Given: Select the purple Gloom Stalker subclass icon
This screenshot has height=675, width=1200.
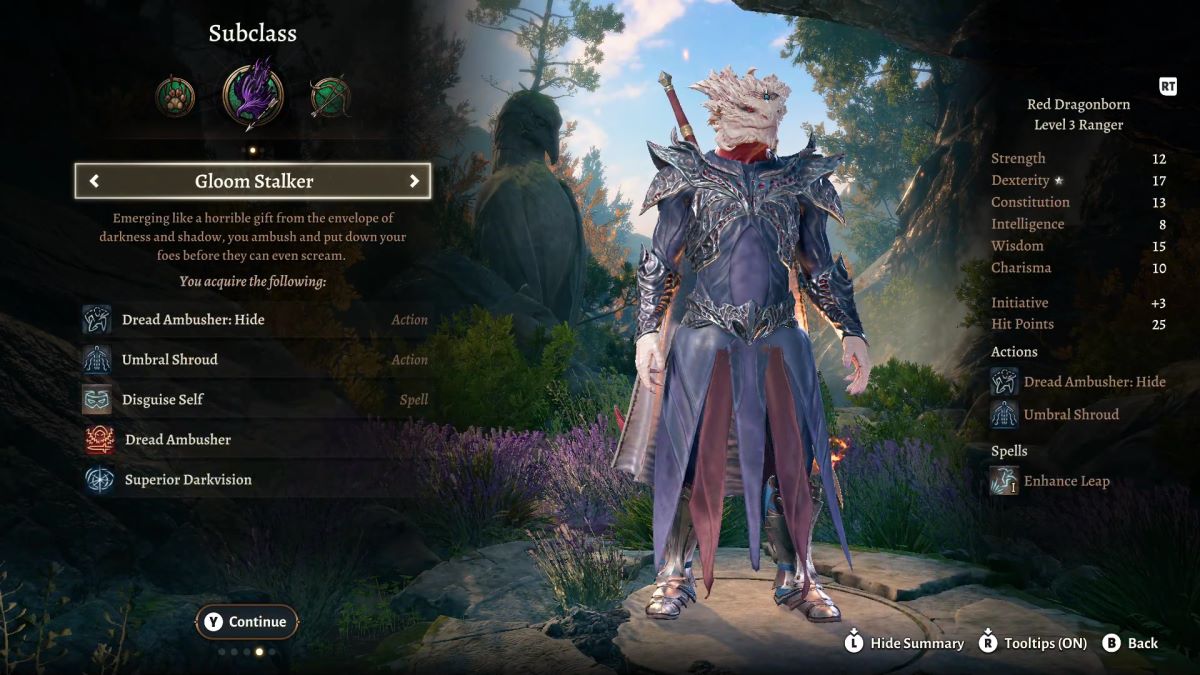Looking at the screenshot, I should click(x=253, y=94).
